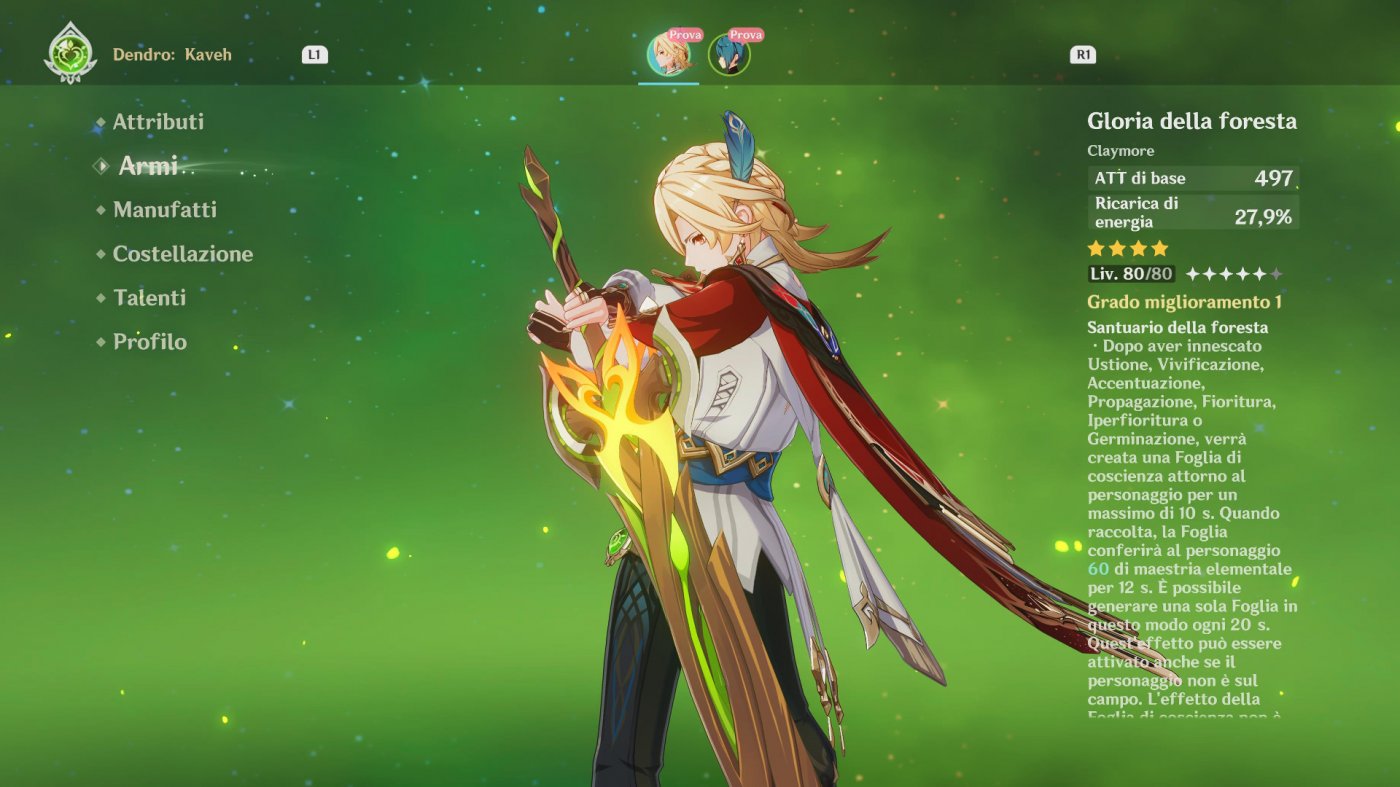Image resolution: width=1400 pixels, height=787 pixels.
Task: Click the Gloria della foresta weapon name
Action: pyautogui.click(x=1192, y=121)
